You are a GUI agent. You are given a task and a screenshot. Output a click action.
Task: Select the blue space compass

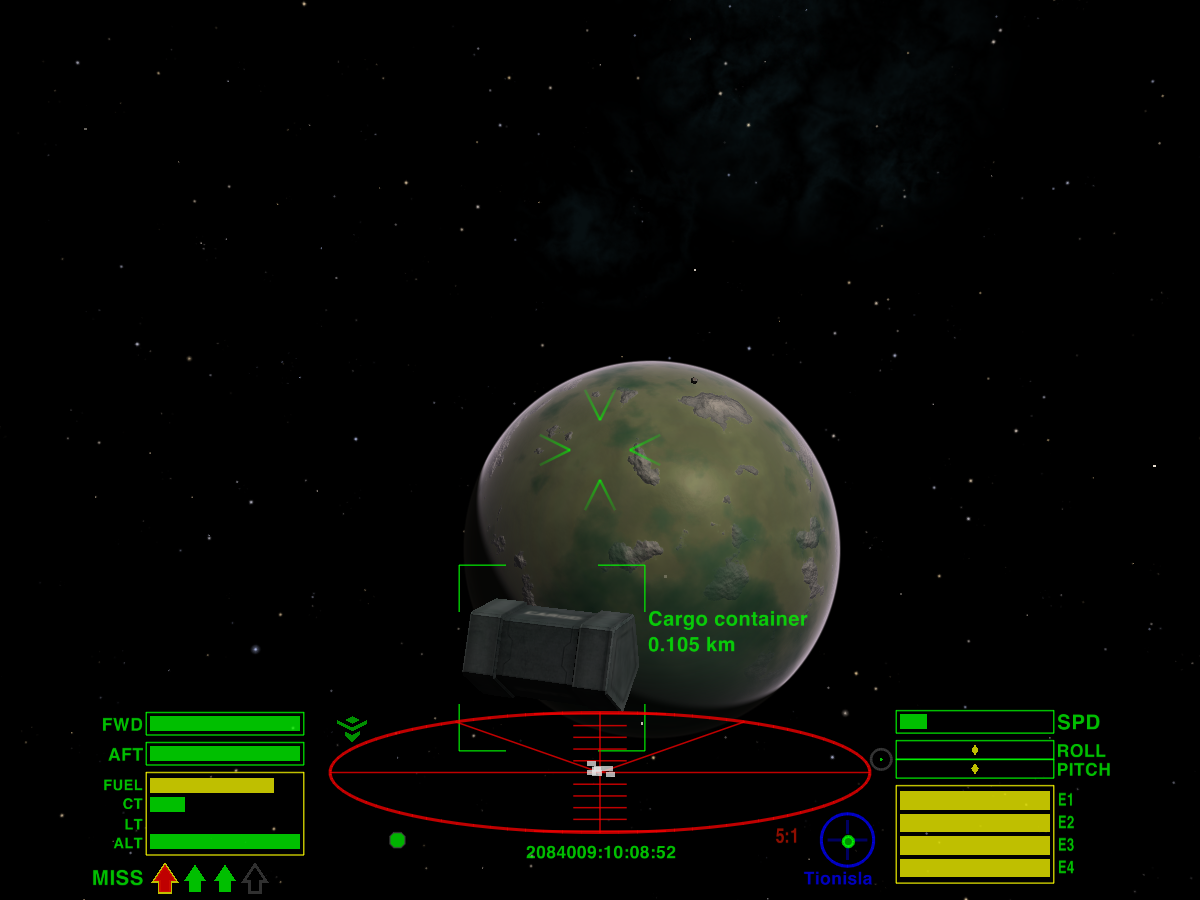pyautogui.click(x=847, y=840)
